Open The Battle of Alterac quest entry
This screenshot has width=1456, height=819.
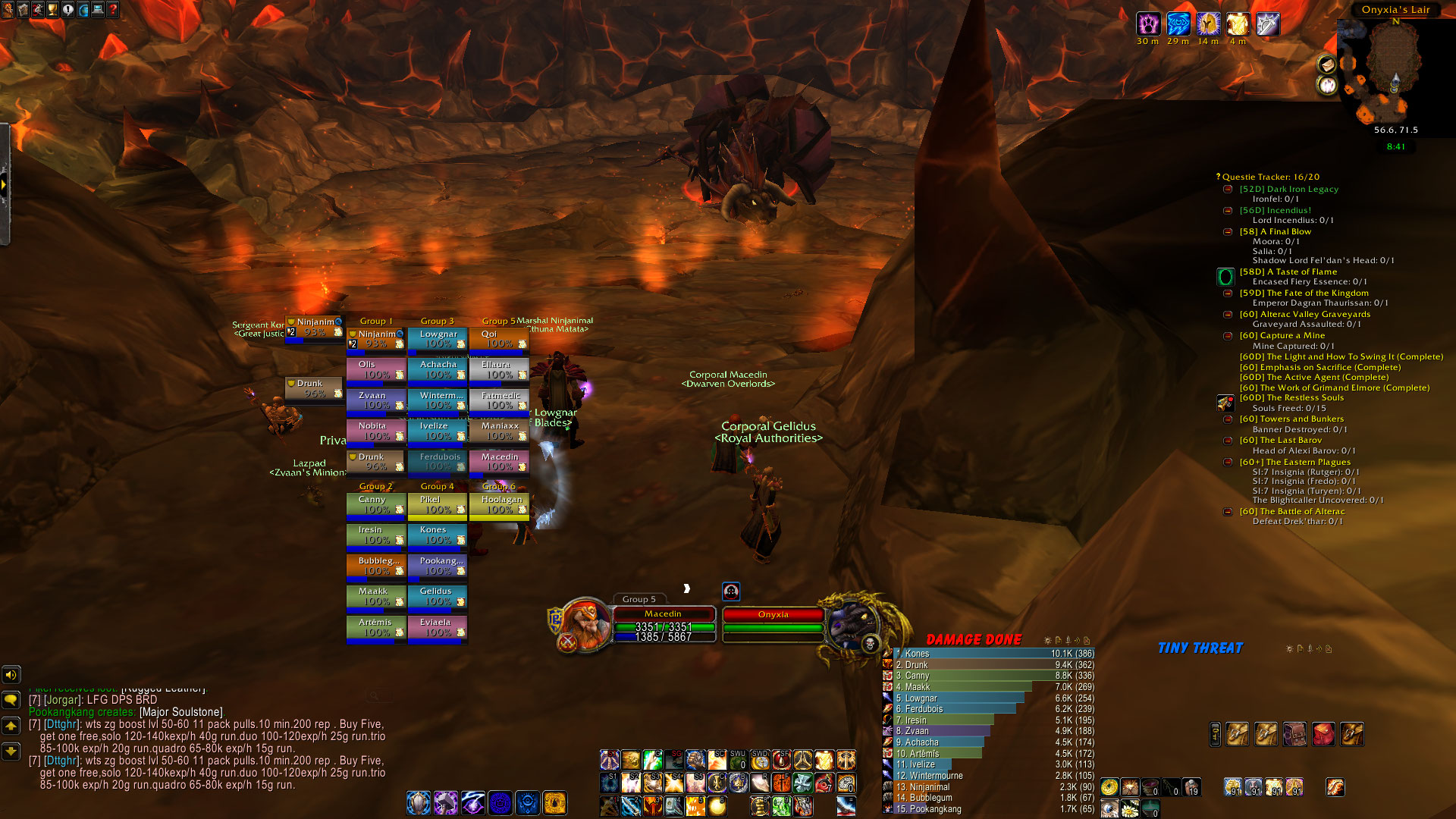(1292, 512)
